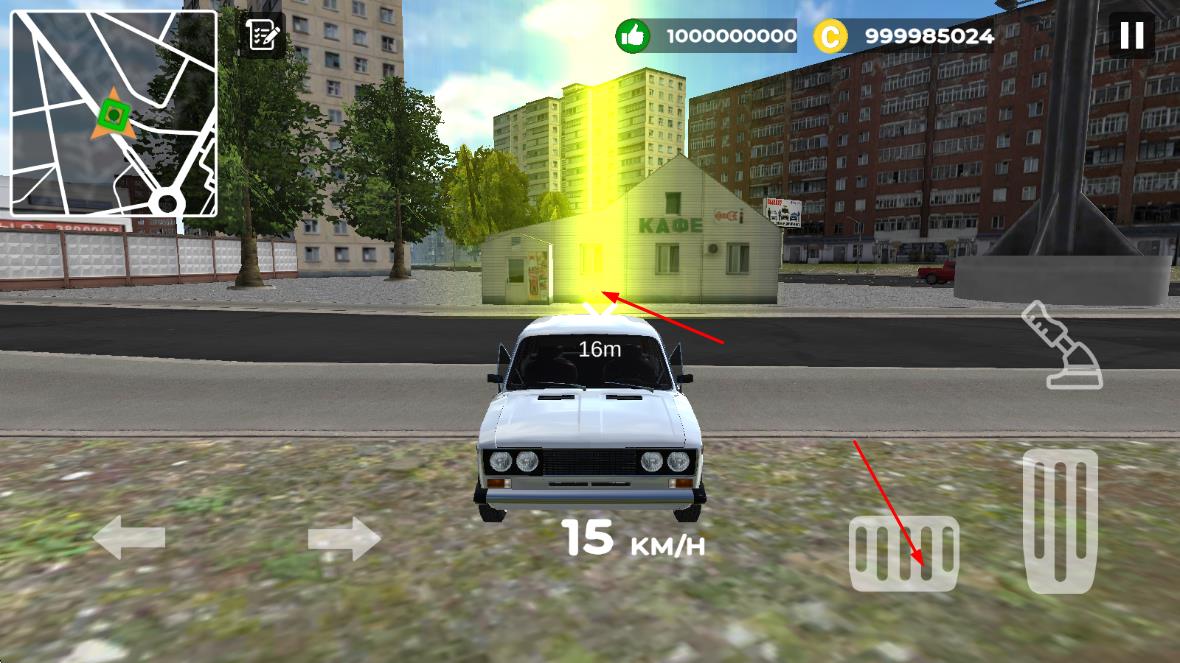Tap the gas pedal

[1060, 520]
